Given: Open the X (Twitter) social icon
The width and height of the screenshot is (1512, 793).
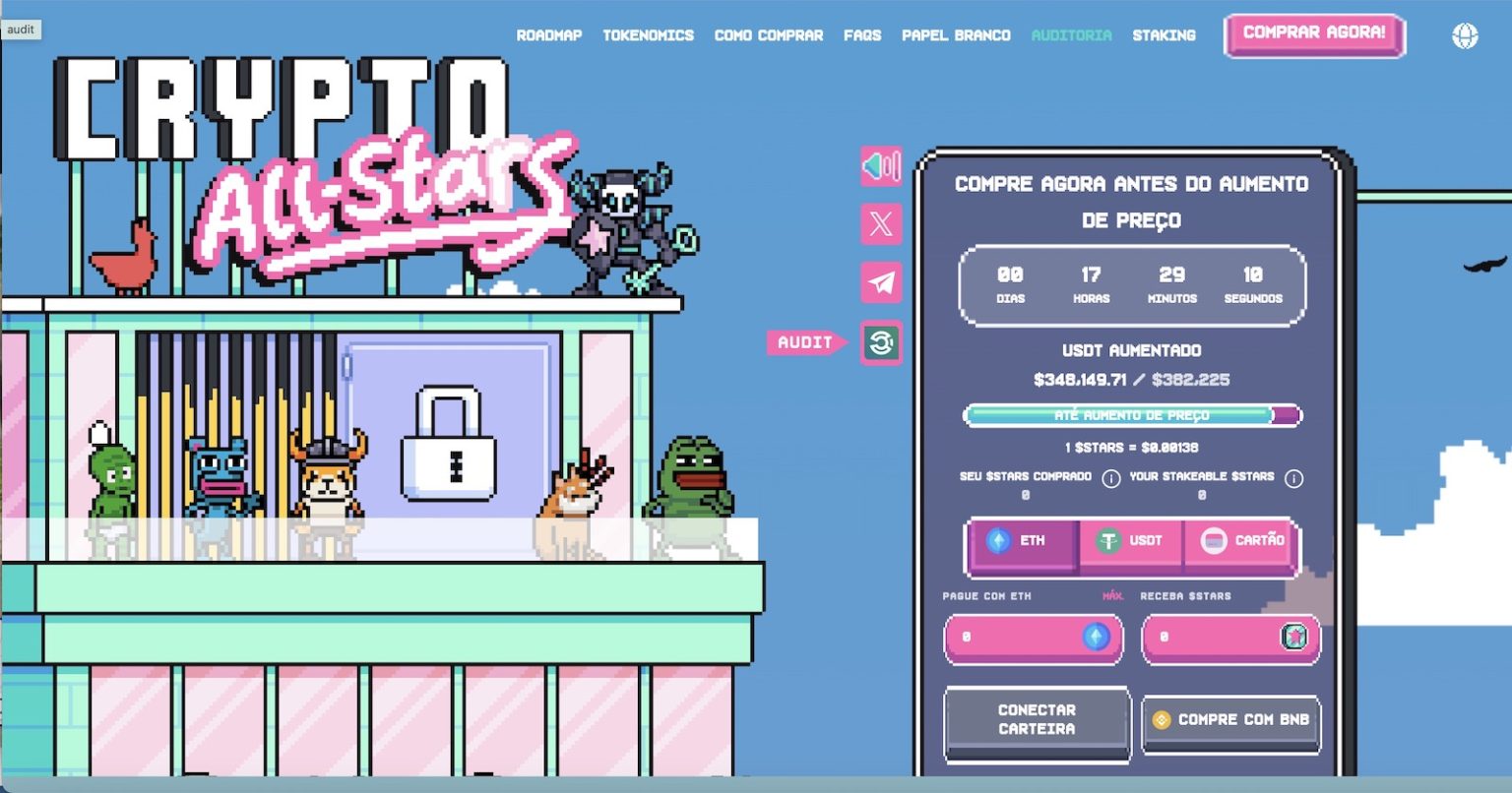Looking at the screenshot, I should [881, 224].
